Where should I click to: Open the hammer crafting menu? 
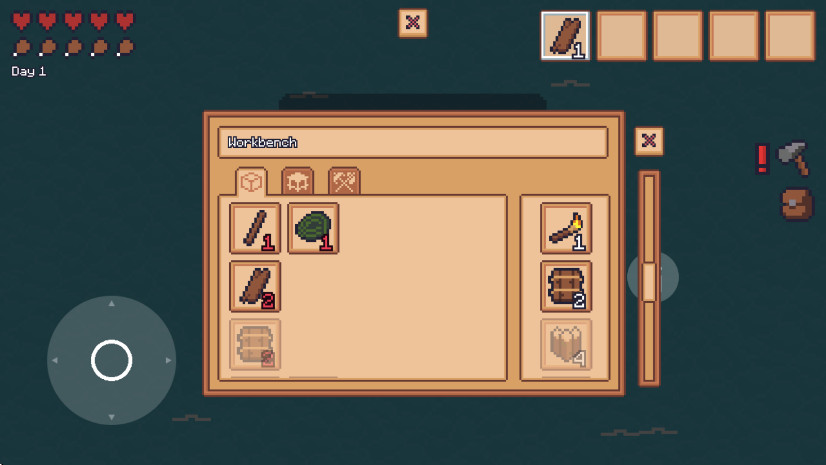[792, 157]
